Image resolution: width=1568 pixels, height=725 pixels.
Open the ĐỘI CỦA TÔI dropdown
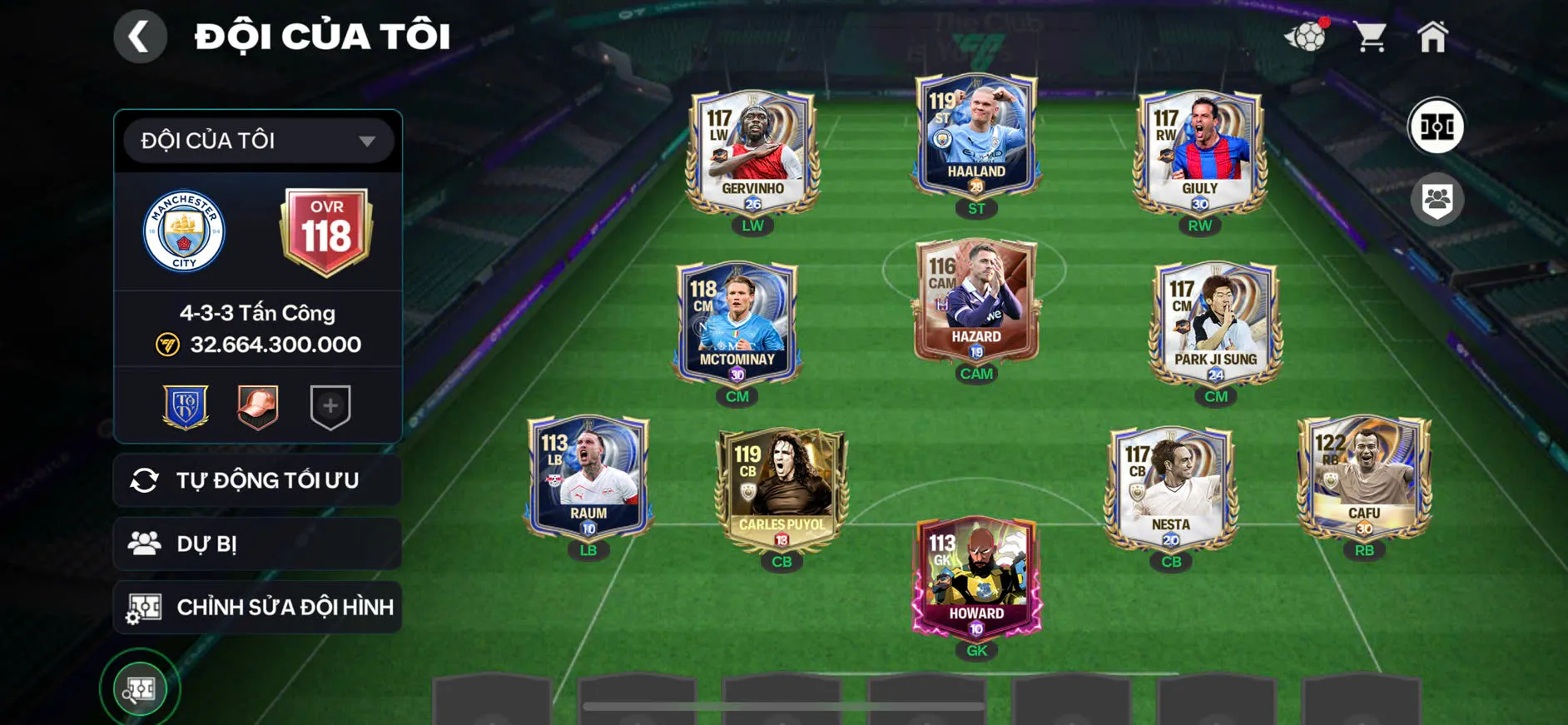point(257,141)
